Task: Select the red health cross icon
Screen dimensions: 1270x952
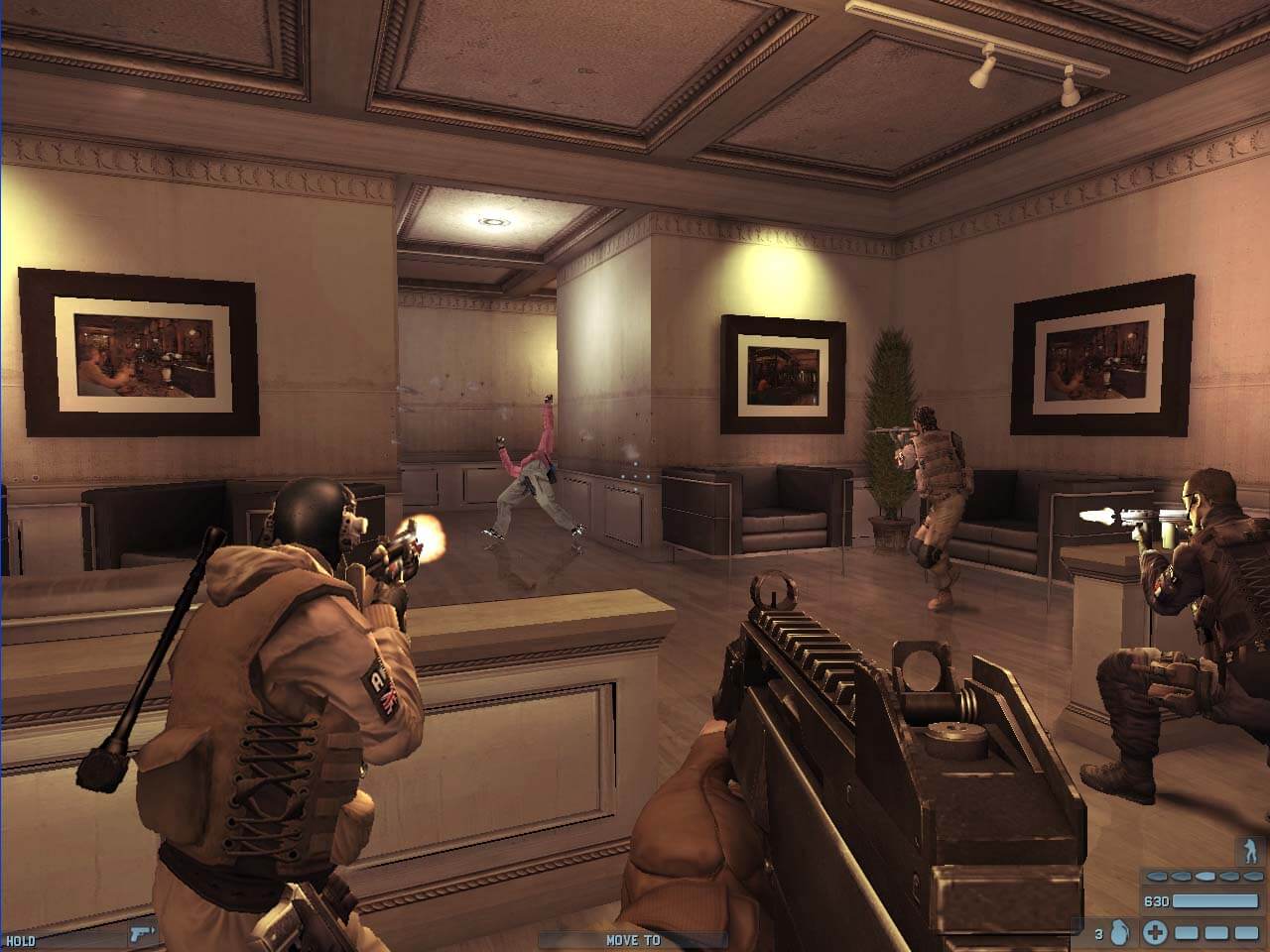Action: click(1155, 932)
